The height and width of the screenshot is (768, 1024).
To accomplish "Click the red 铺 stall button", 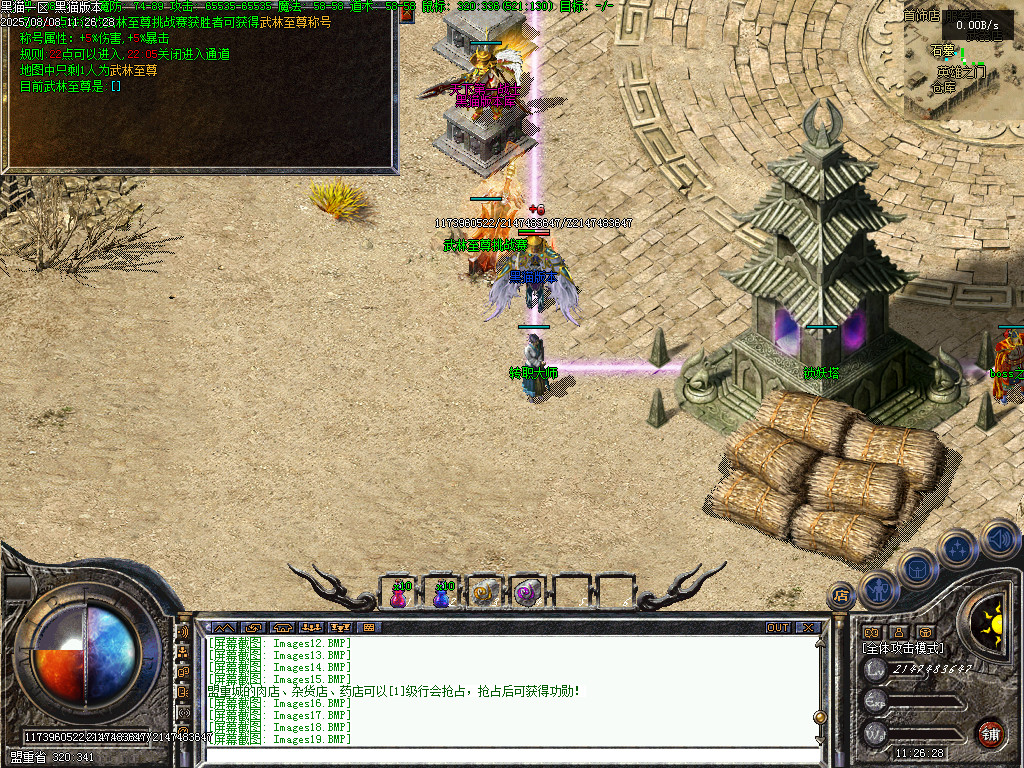I will [x=990, y=732].
